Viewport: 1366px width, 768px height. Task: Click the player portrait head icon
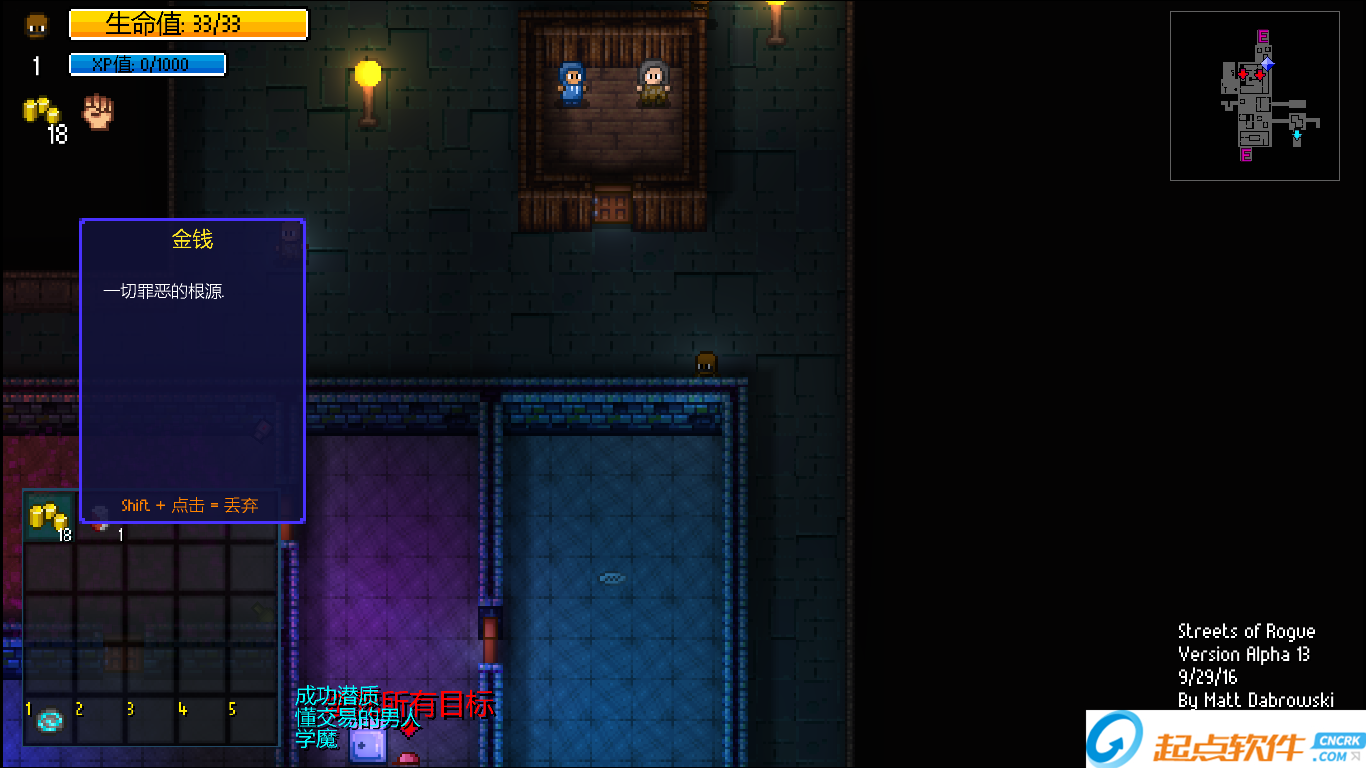coord(37,25)
